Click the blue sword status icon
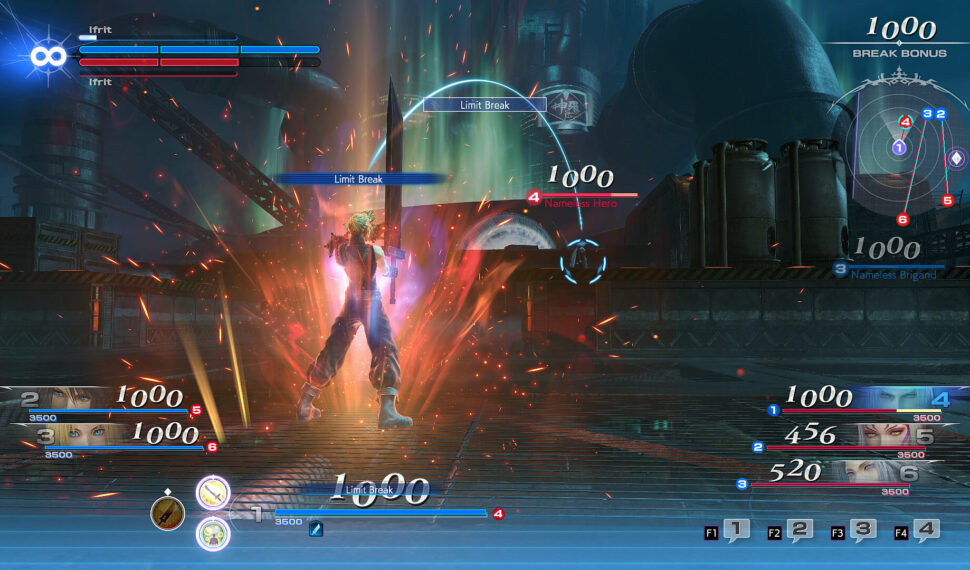The image size is (970, 570). [x=316, y=530]
